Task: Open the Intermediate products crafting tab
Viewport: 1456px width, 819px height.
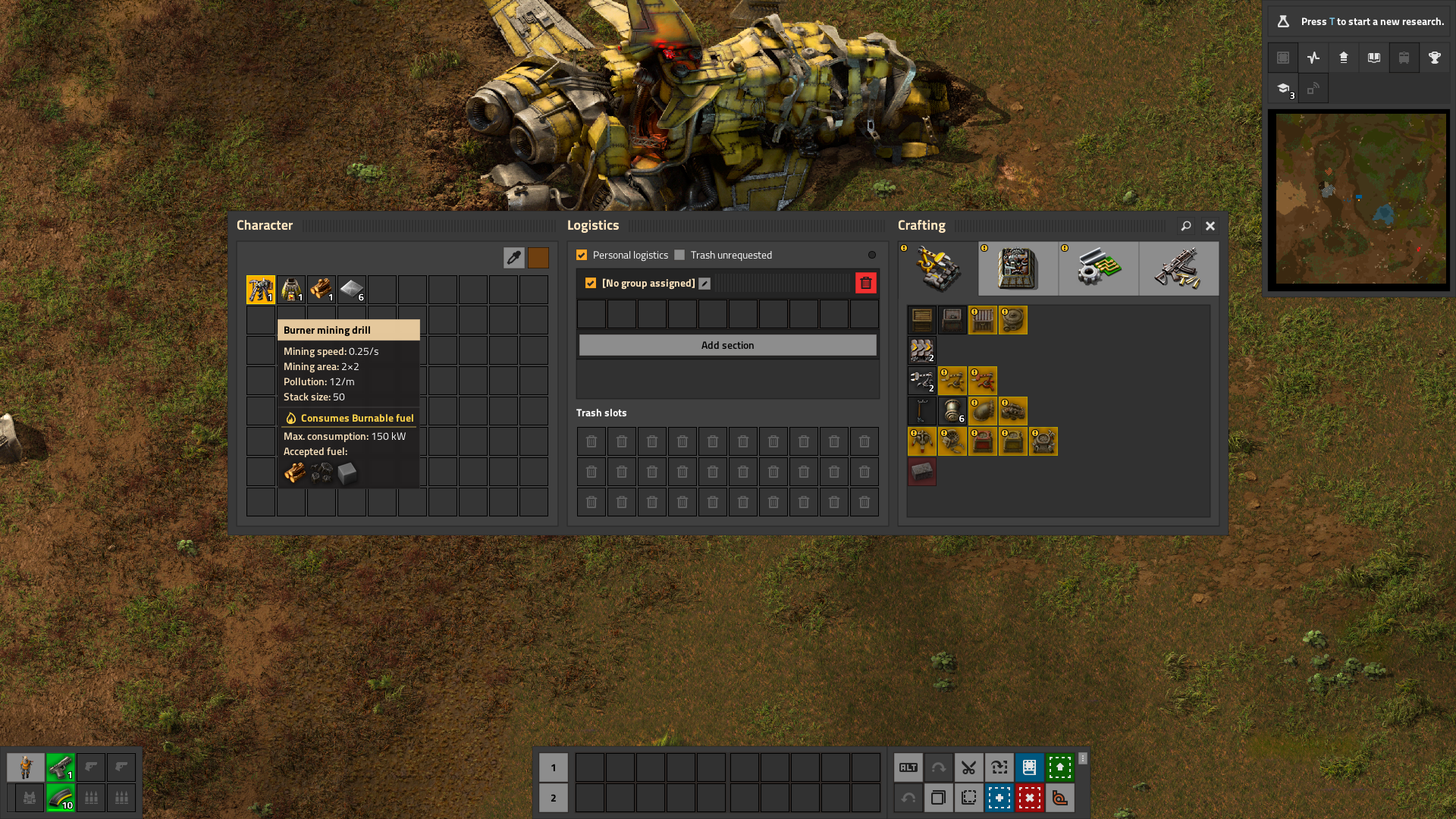Action: [1098, 268]
